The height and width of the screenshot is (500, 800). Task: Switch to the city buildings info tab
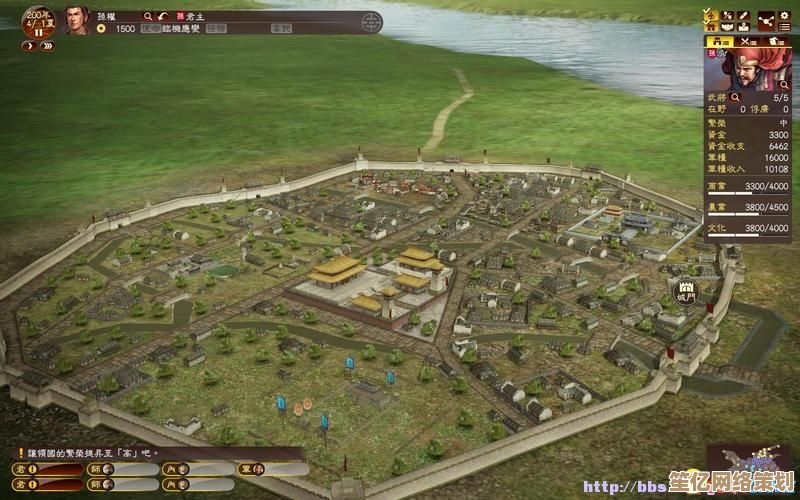pyautogui.click(x=719, y=42)
